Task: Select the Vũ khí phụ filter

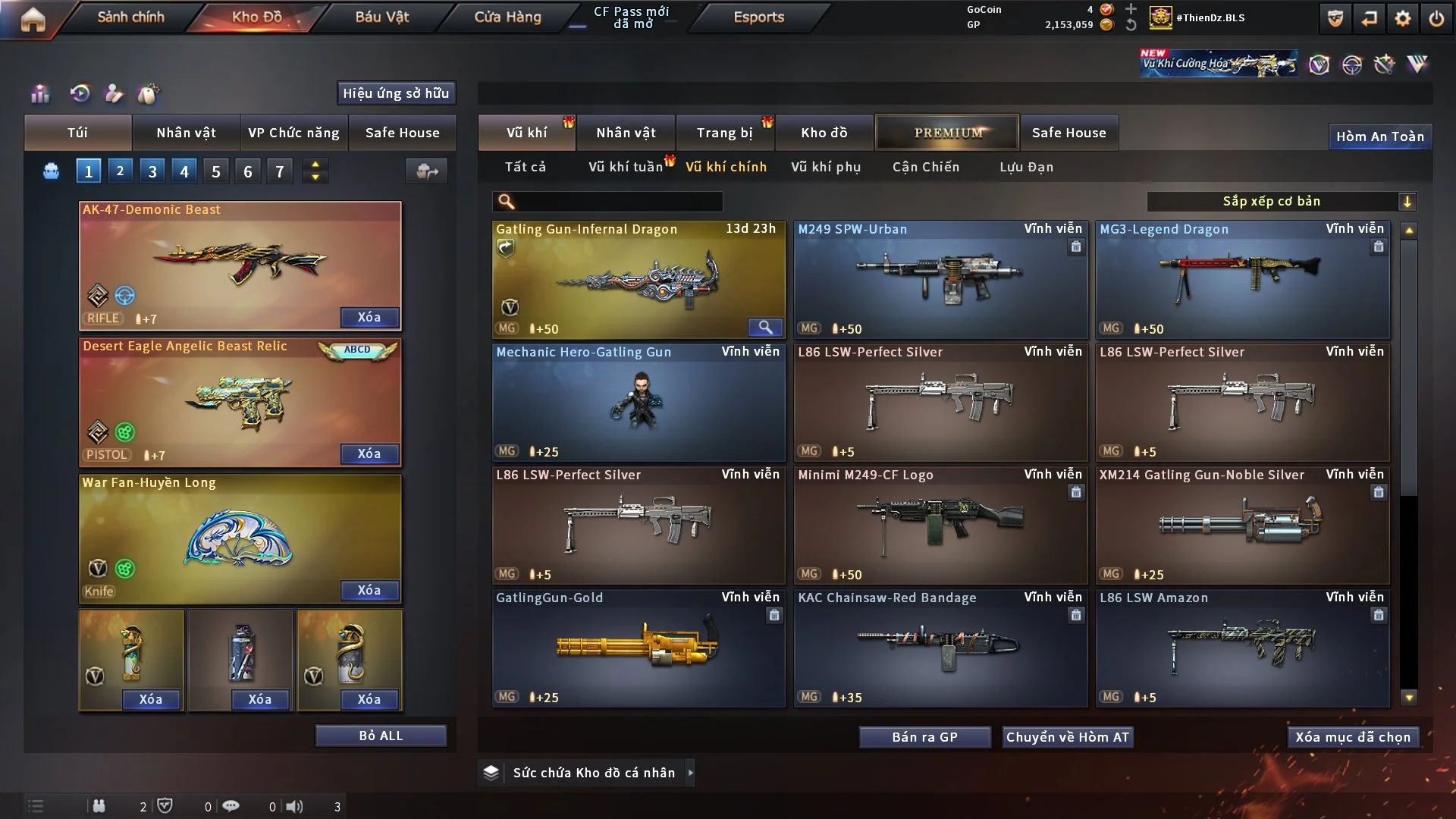Action: point(826,167)
